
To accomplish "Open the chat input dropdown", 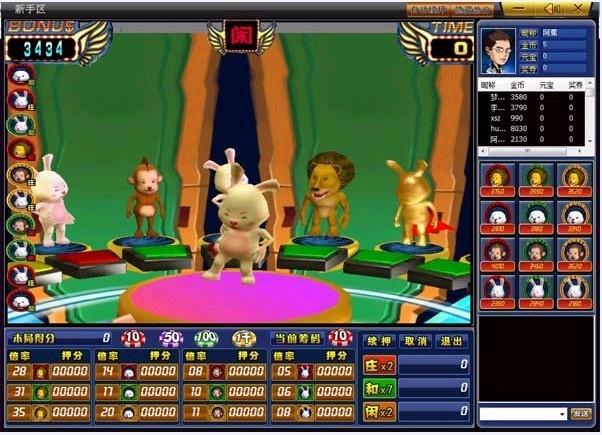I will 562,413.
